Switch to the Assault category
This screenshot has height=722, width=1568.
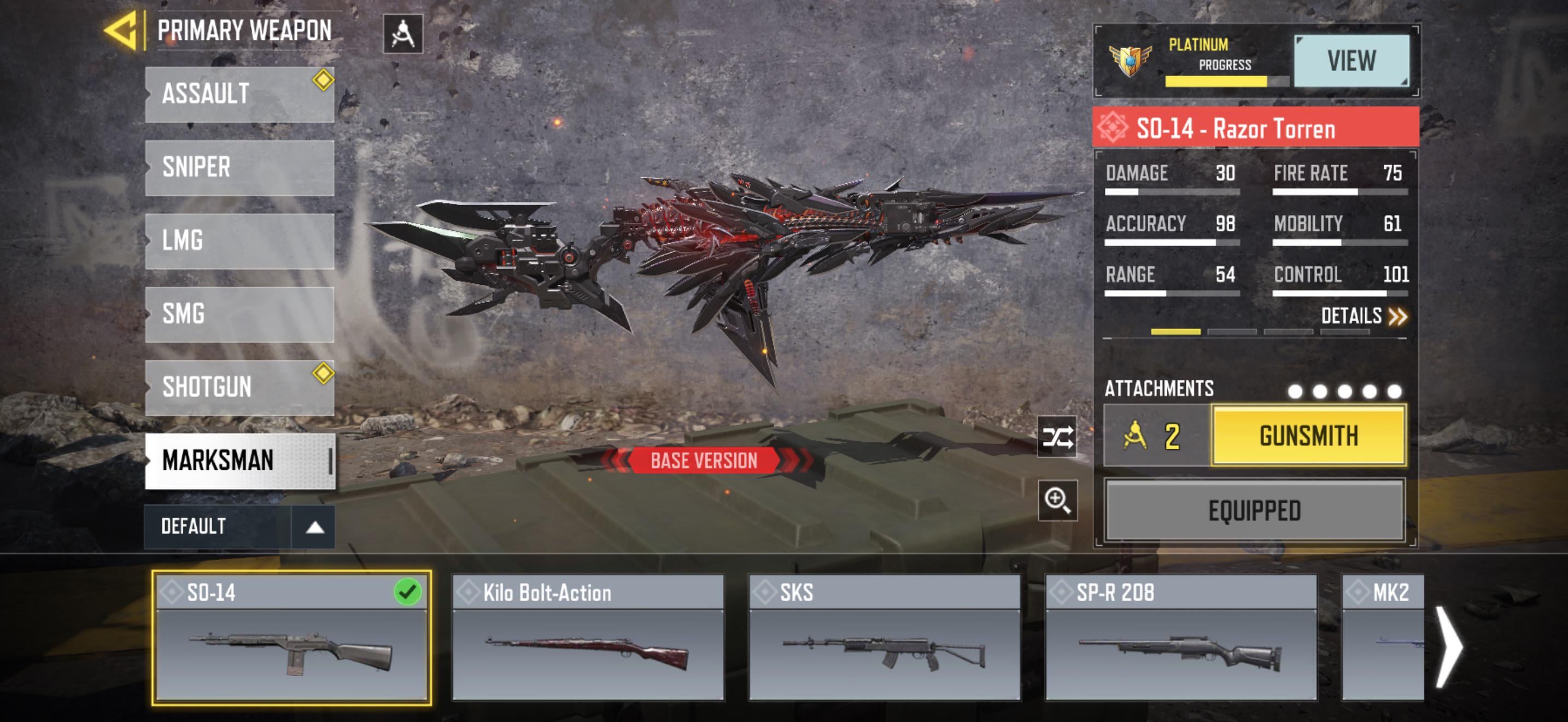239,95
